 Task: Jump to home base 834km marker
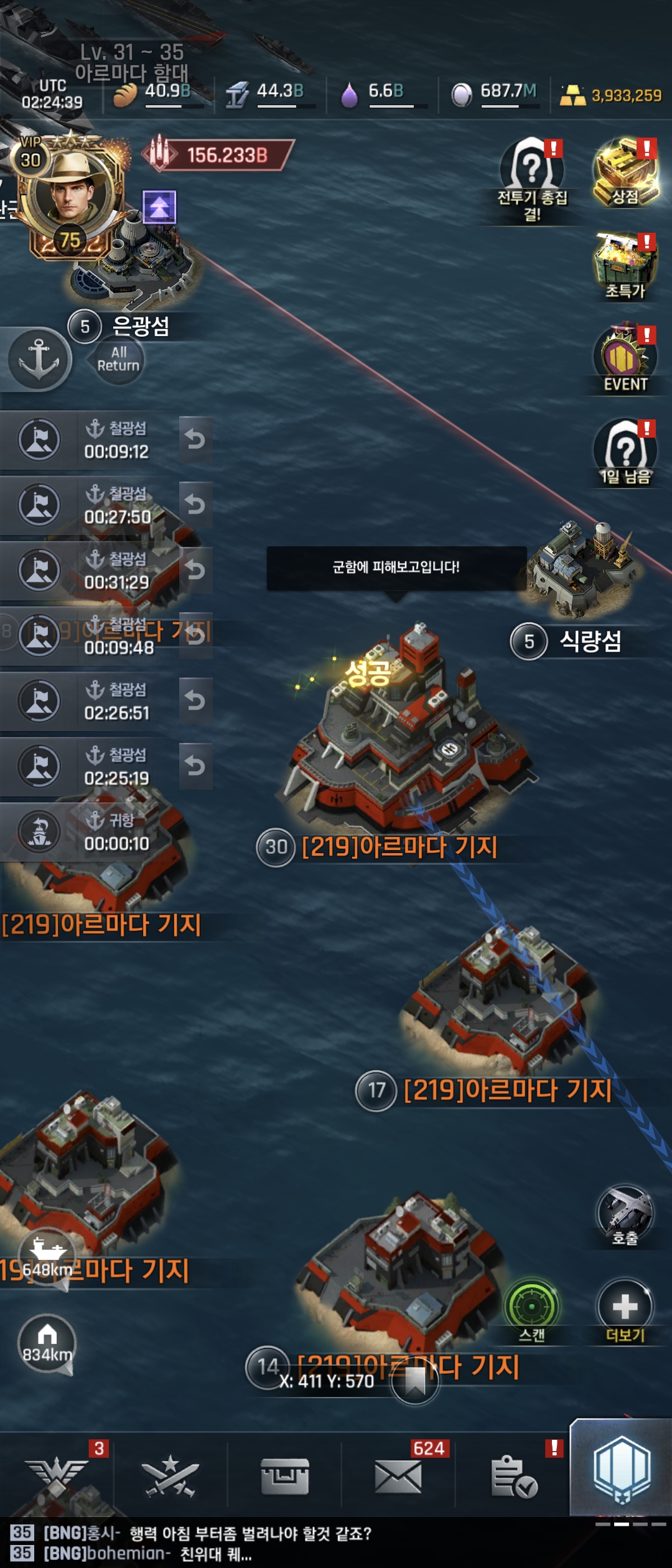point(47,1343)
